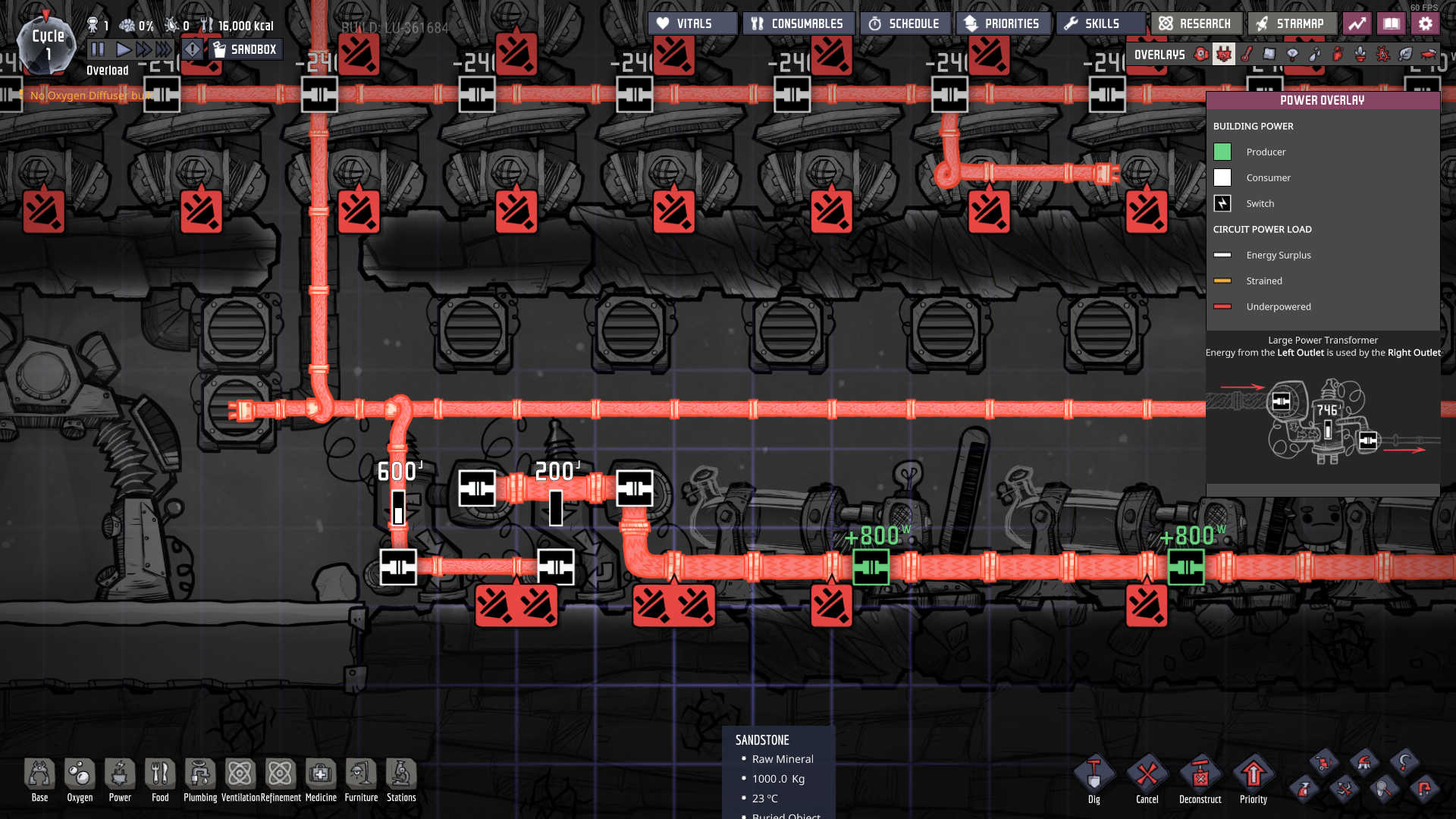Toggle off the Power overlay plug icon
Image resolution: width=1456 pixels, height=819 pixels.
tap(1222, 54)
